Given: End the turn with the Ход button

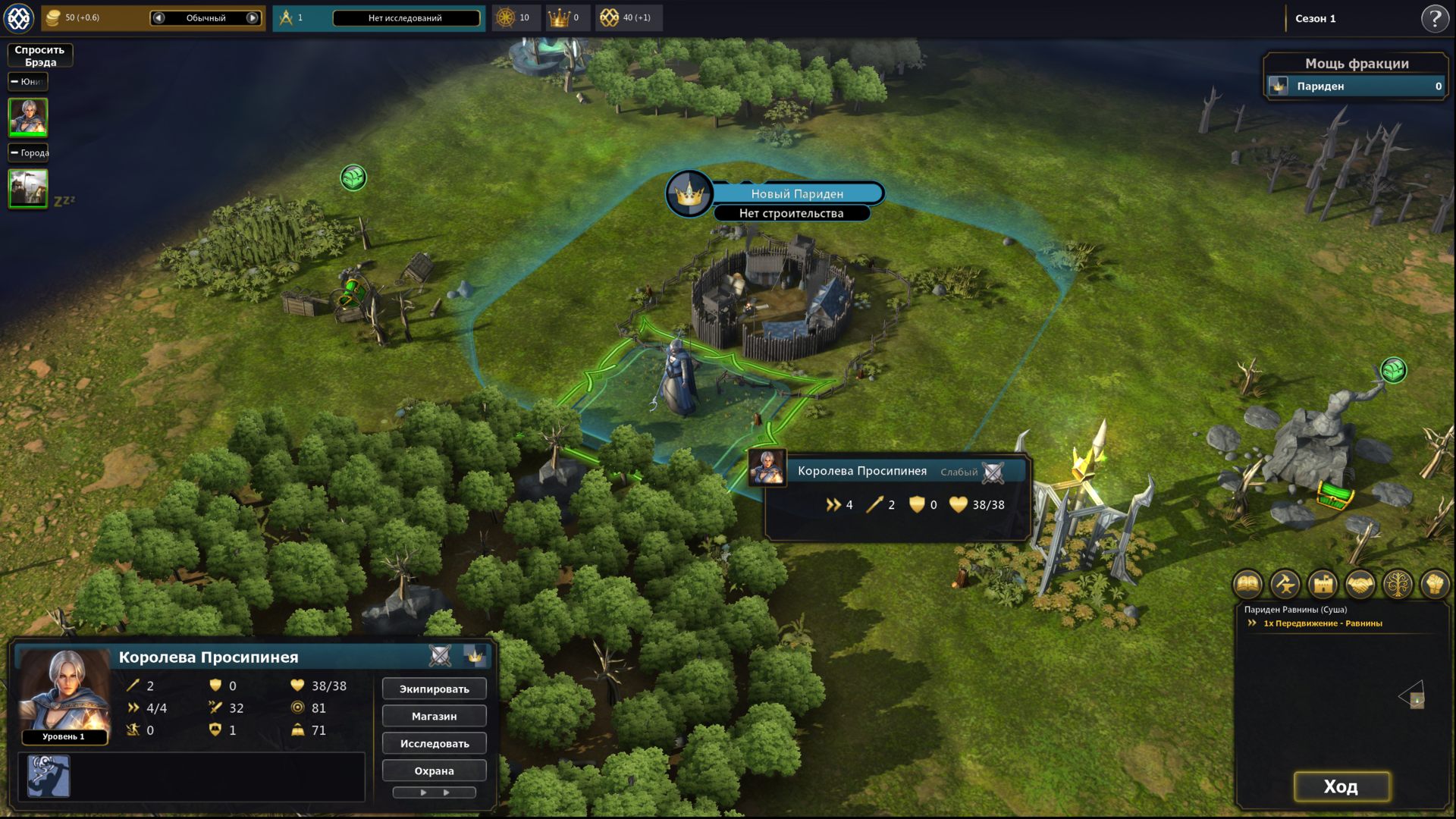Looking at the screenshot, I should pos(1341,786).
